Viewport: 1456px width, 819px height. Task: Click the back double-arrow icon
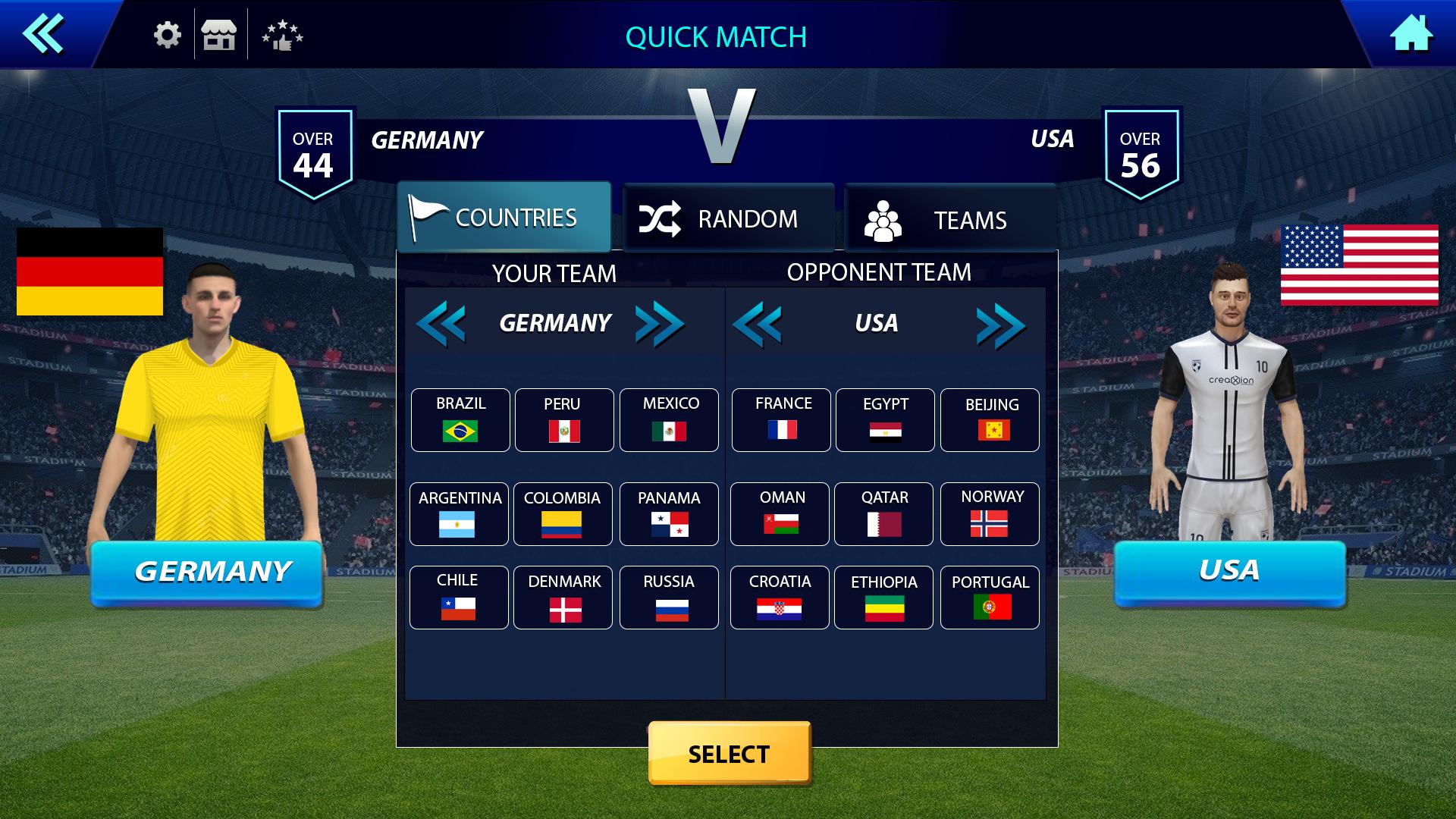click(43, 33)
